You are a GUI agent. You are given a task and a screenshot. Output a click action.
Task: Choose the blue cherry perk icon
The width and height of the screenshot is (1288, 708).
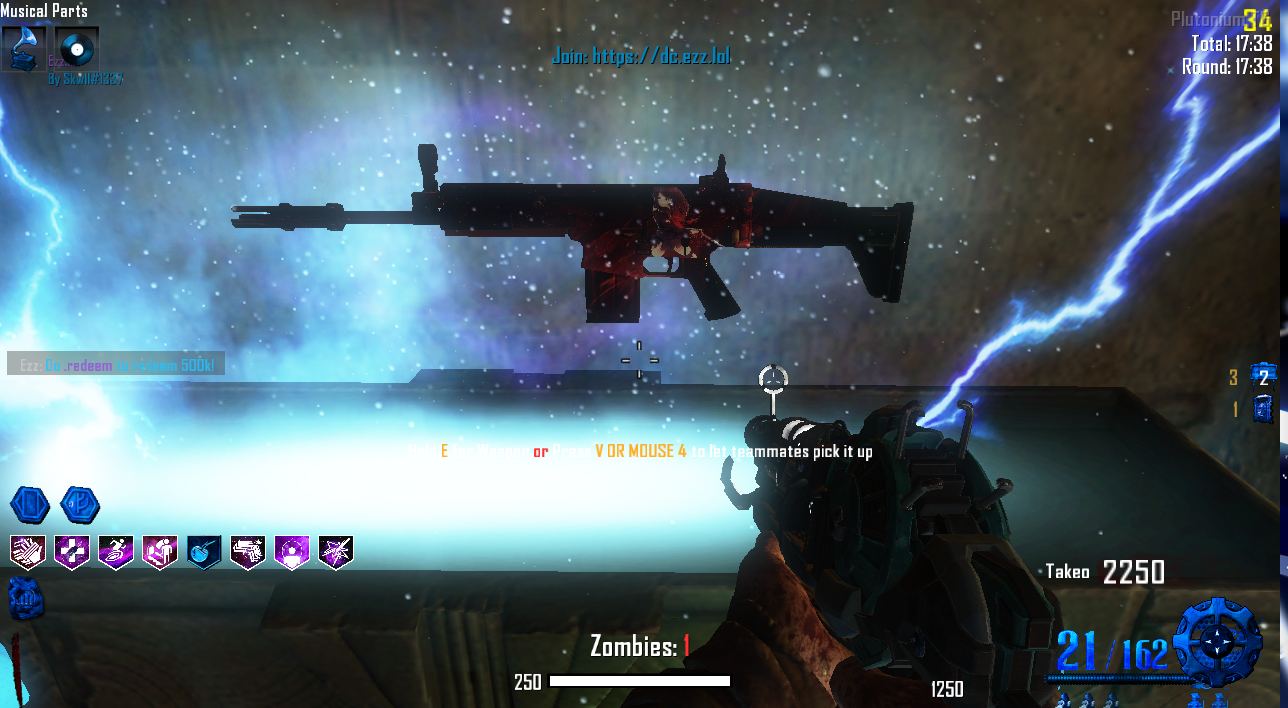(204, 551)
